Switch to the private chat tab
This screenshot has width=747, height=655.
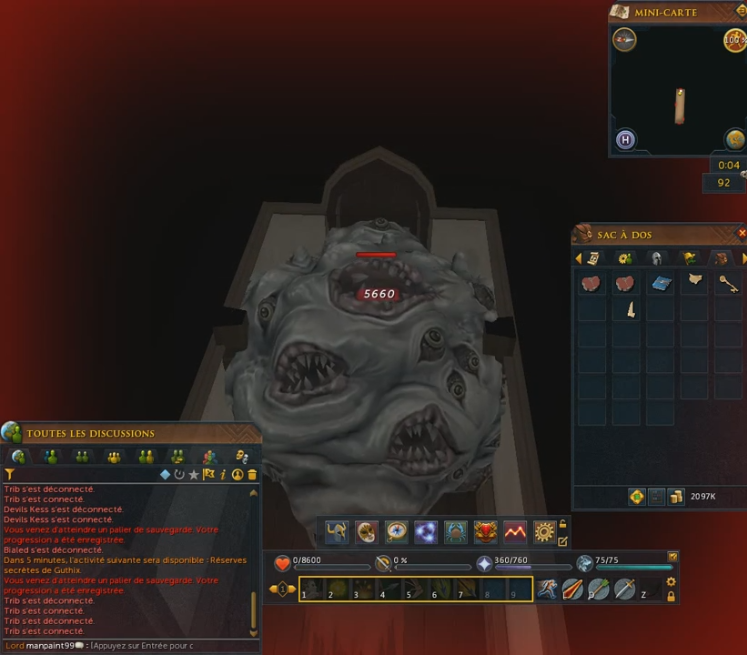tap(50, 457)
